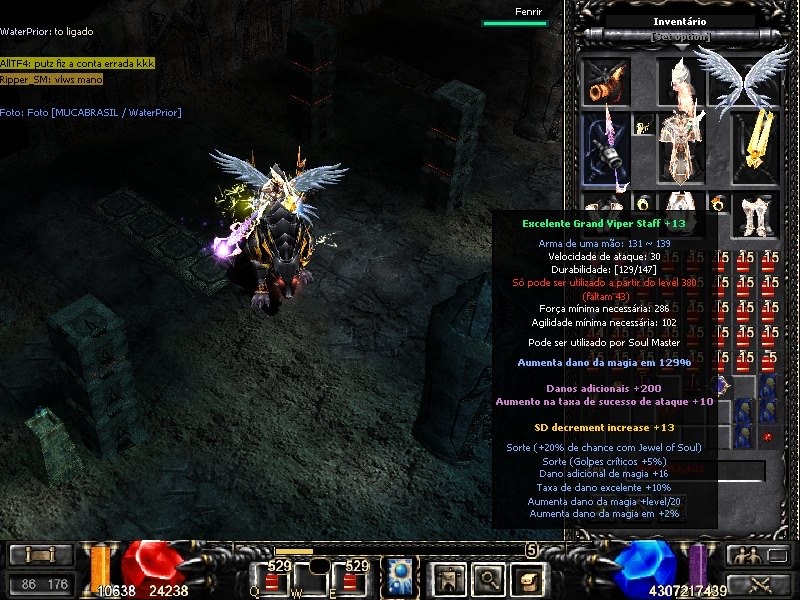Click the equipped pendant slot
800x600 pixels.
[x=644, y=126]
